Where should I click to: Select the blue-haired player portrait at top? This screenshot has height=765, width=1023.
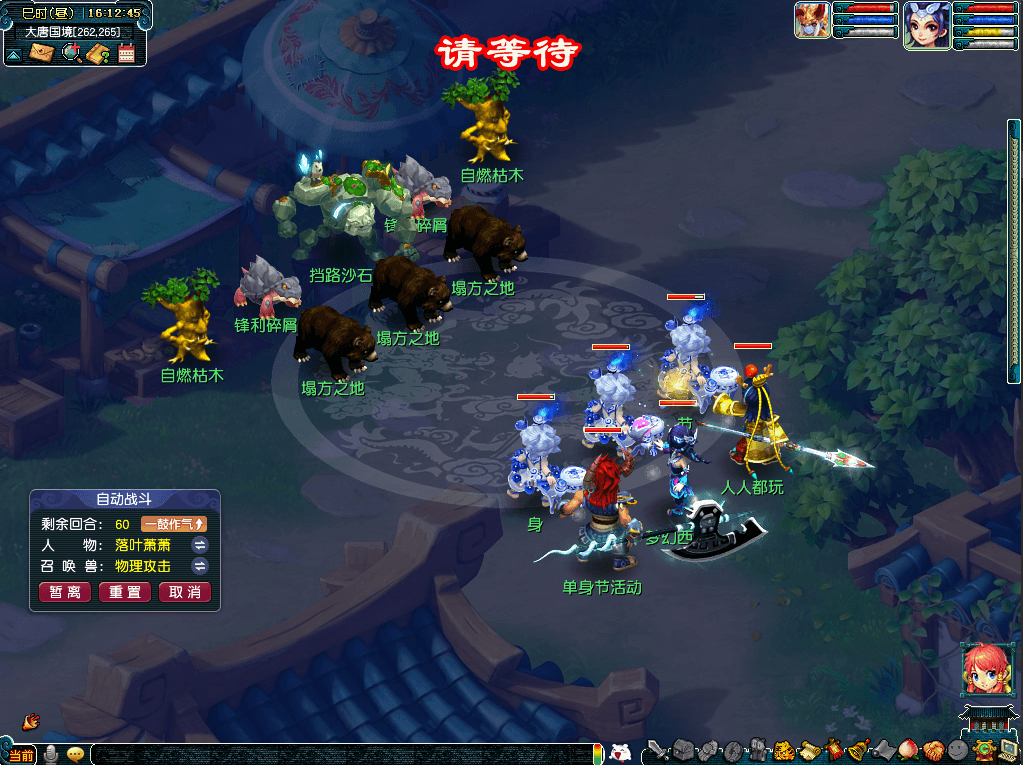click(926, 24)
